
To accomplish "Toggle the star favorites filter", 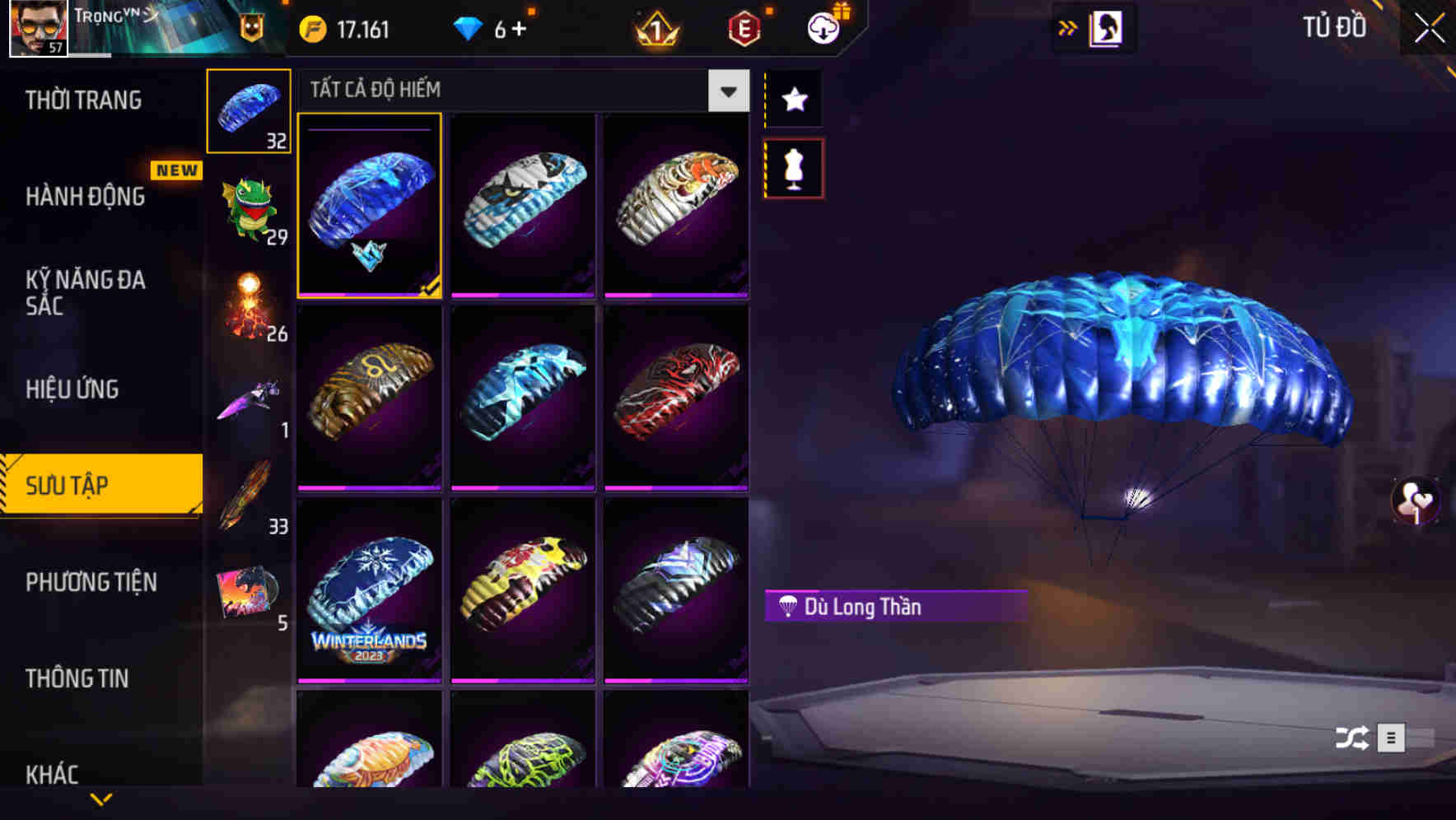I will (x=793, y=100).
